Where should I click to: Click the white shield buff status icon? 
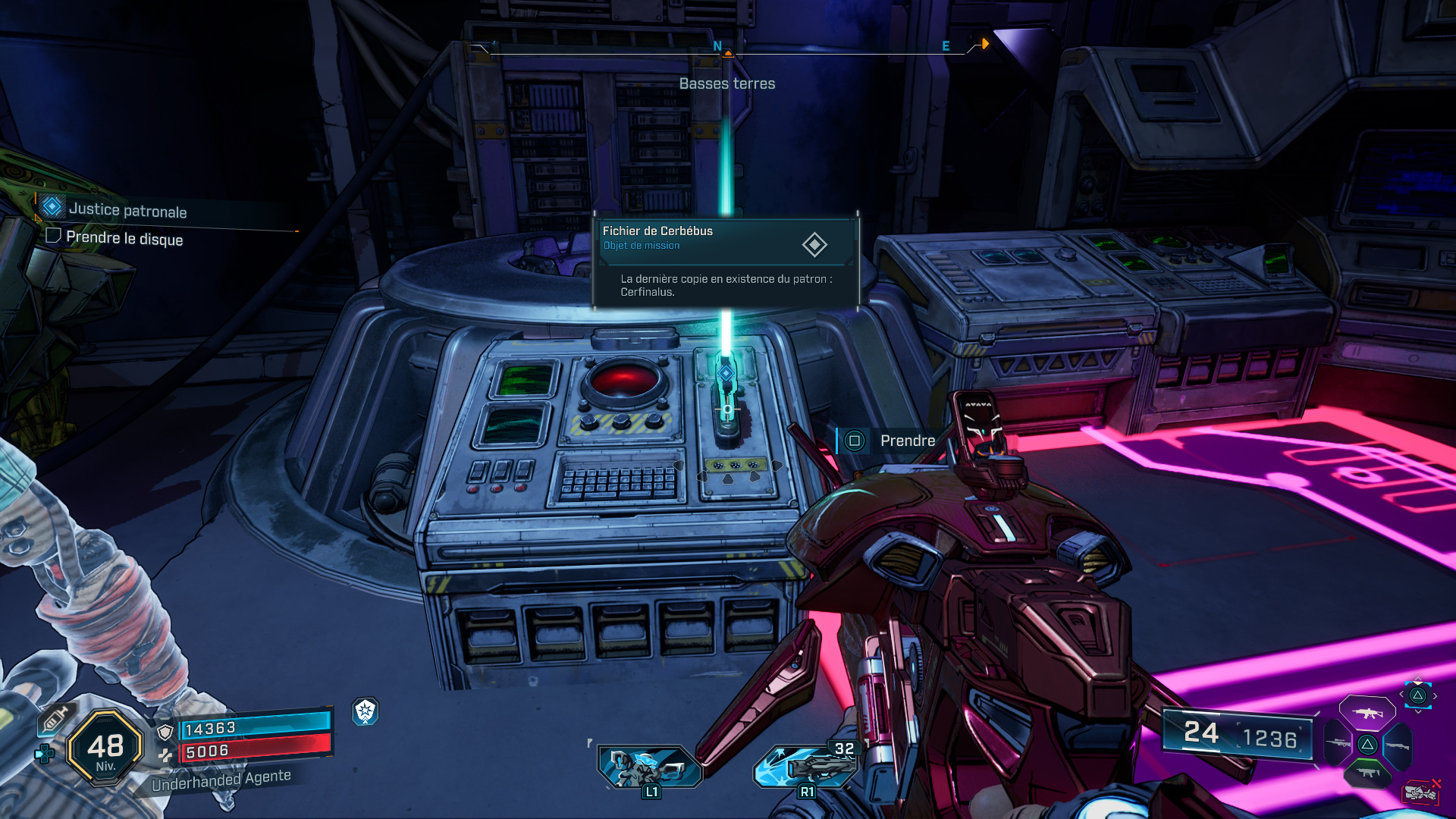366,711
